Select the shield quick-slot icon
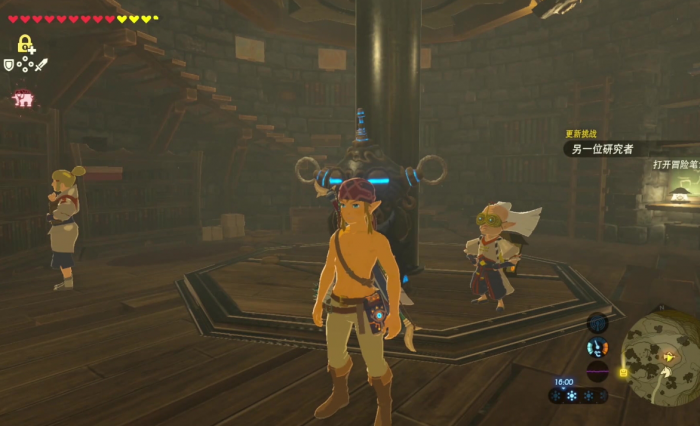Viewport: 700px width, 426px height. click(x=9, y=65)
